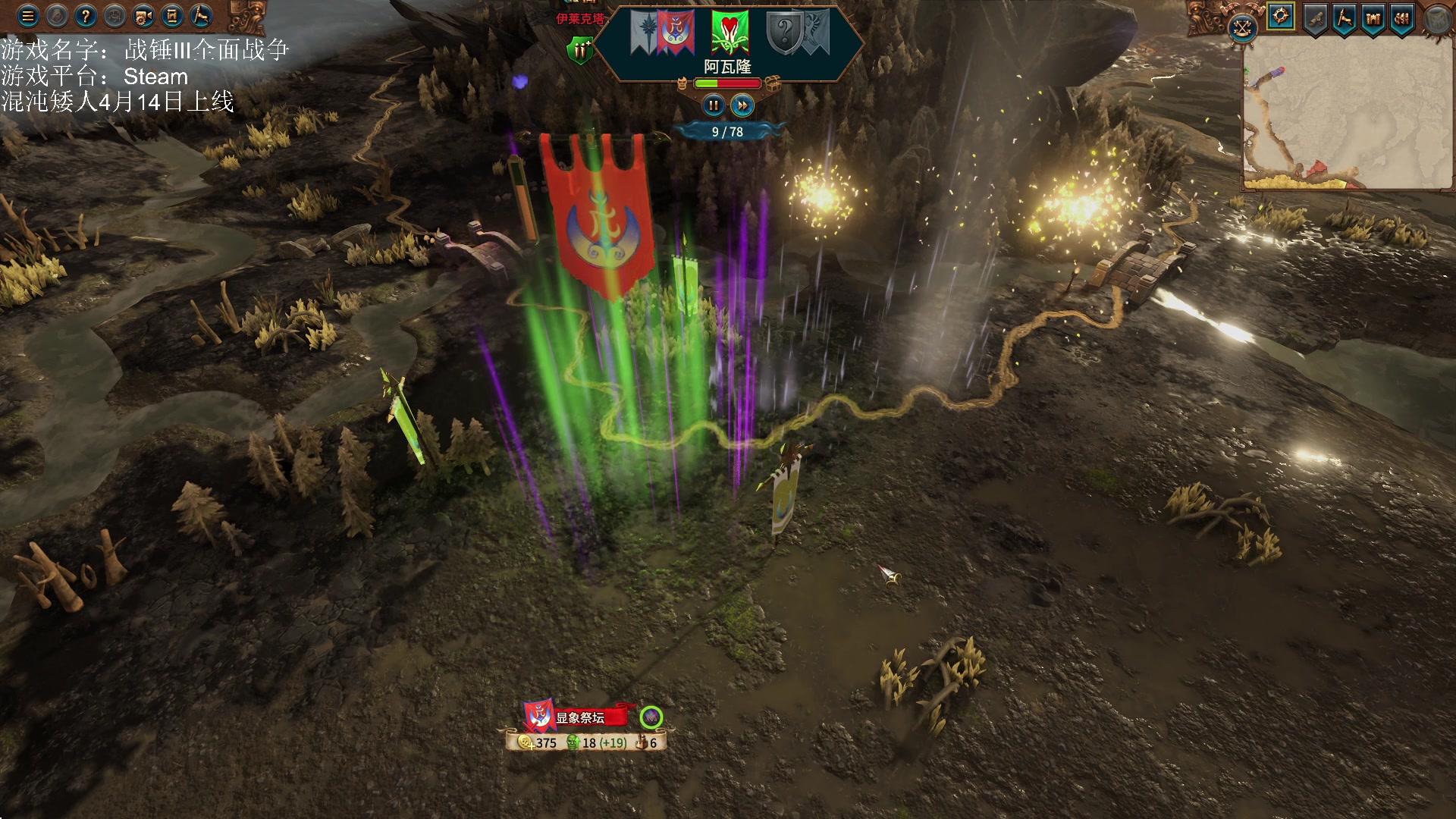This screenshot has height=819, width=1456.
Task: Open the faces factions list tab
Action: pyautogui.click(x=1402, y=18)
